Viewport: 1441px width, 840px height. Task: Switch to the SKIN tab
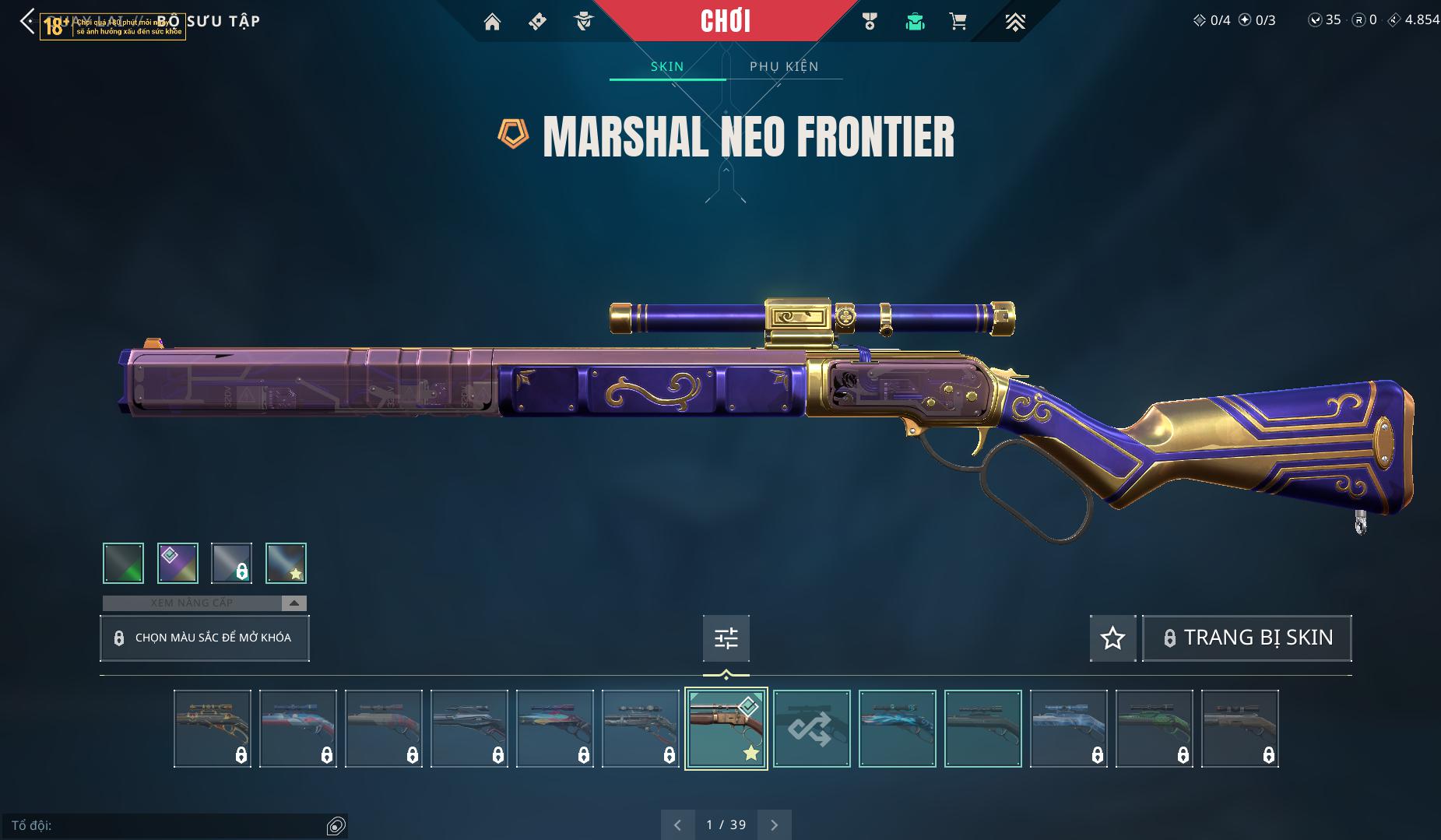pos(667,66)
